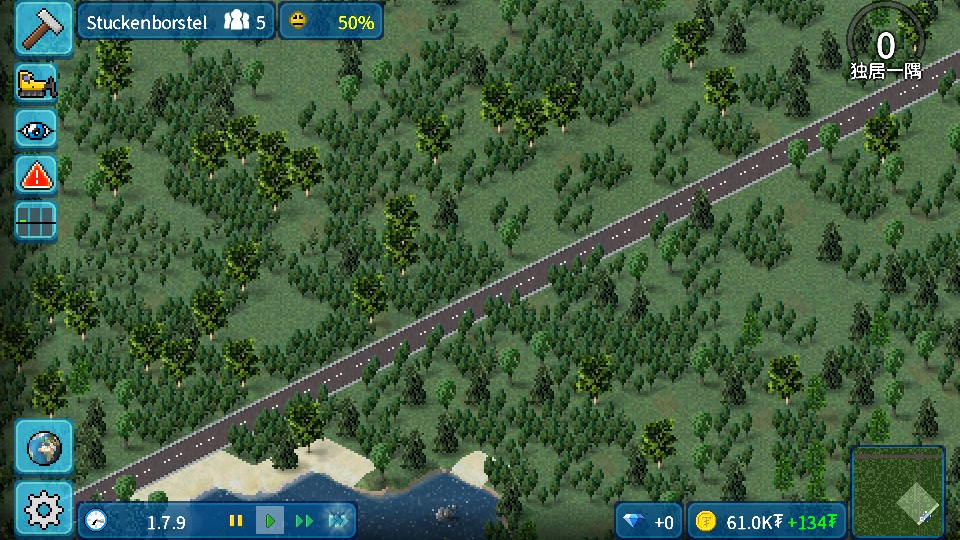
Task: Activate the fastest triple-arrow speed
Action: point(338,521)
